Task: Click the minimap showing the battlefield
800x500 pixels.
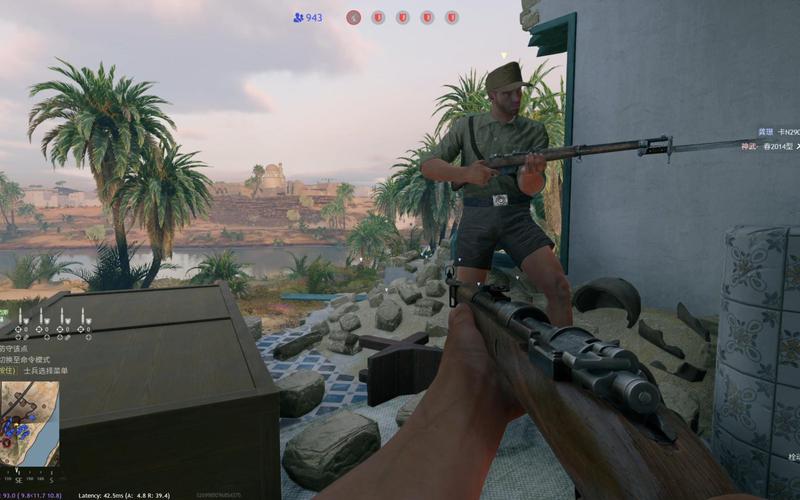Action: (x=29, y=424)
